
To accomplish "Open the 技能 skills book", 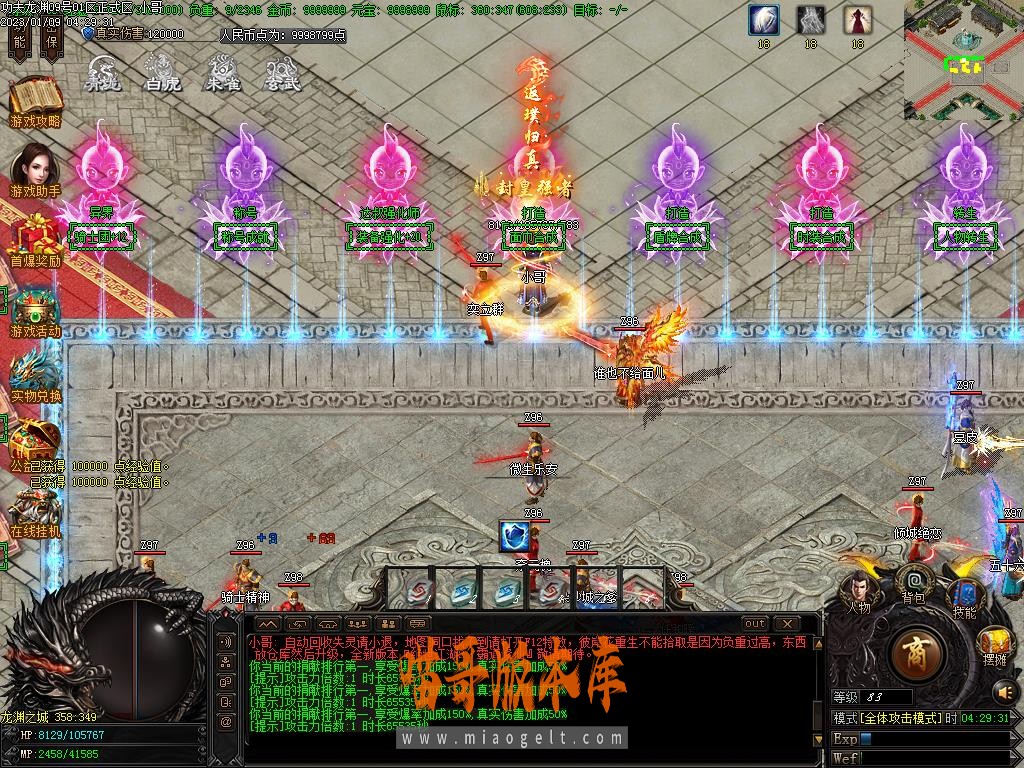I will click(x=965, y=596).
